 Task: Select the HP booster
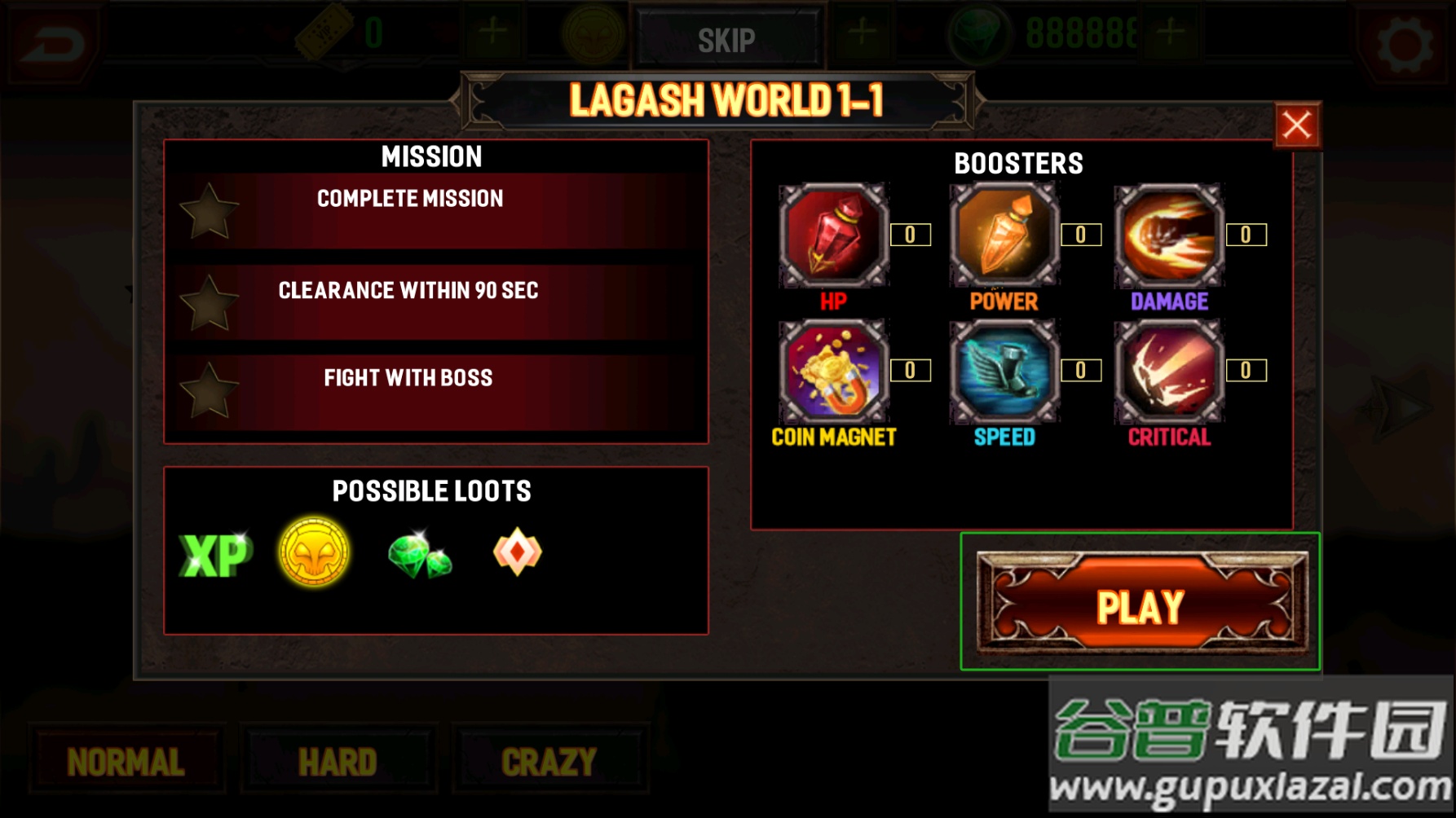[833, 235]
